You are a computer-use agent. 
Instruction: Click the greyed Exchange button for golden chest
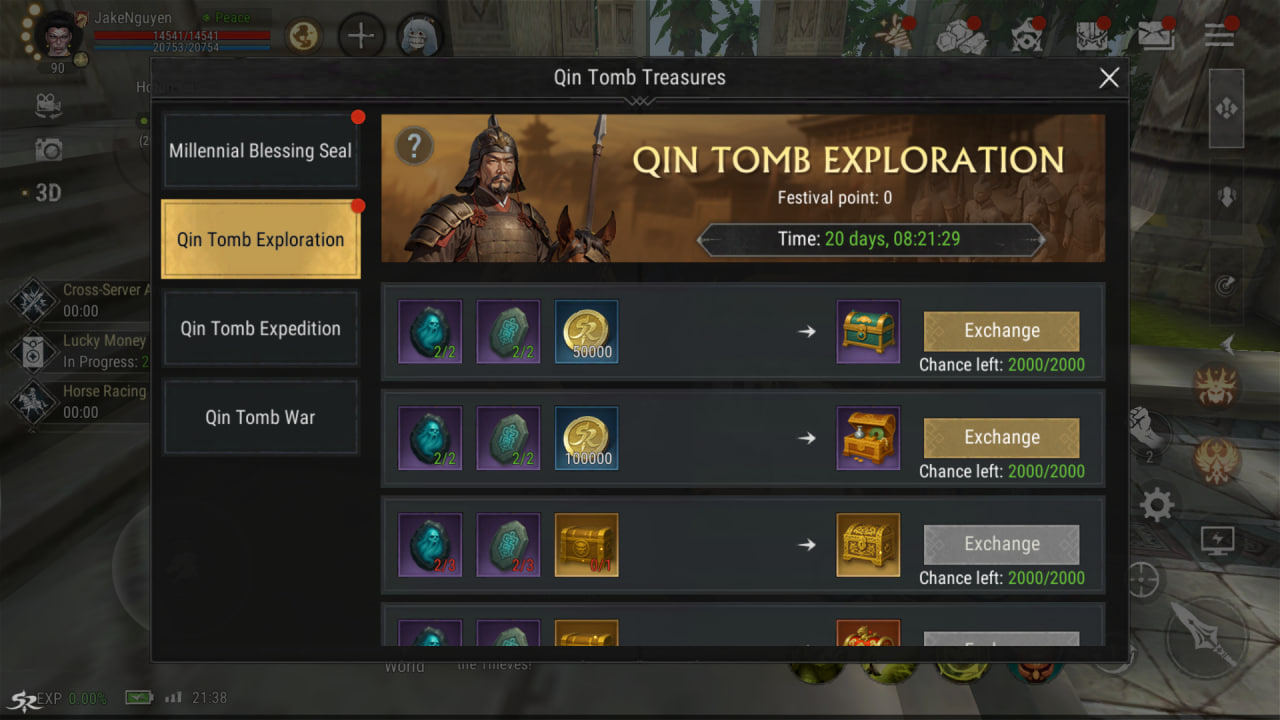pos(1001,544)
